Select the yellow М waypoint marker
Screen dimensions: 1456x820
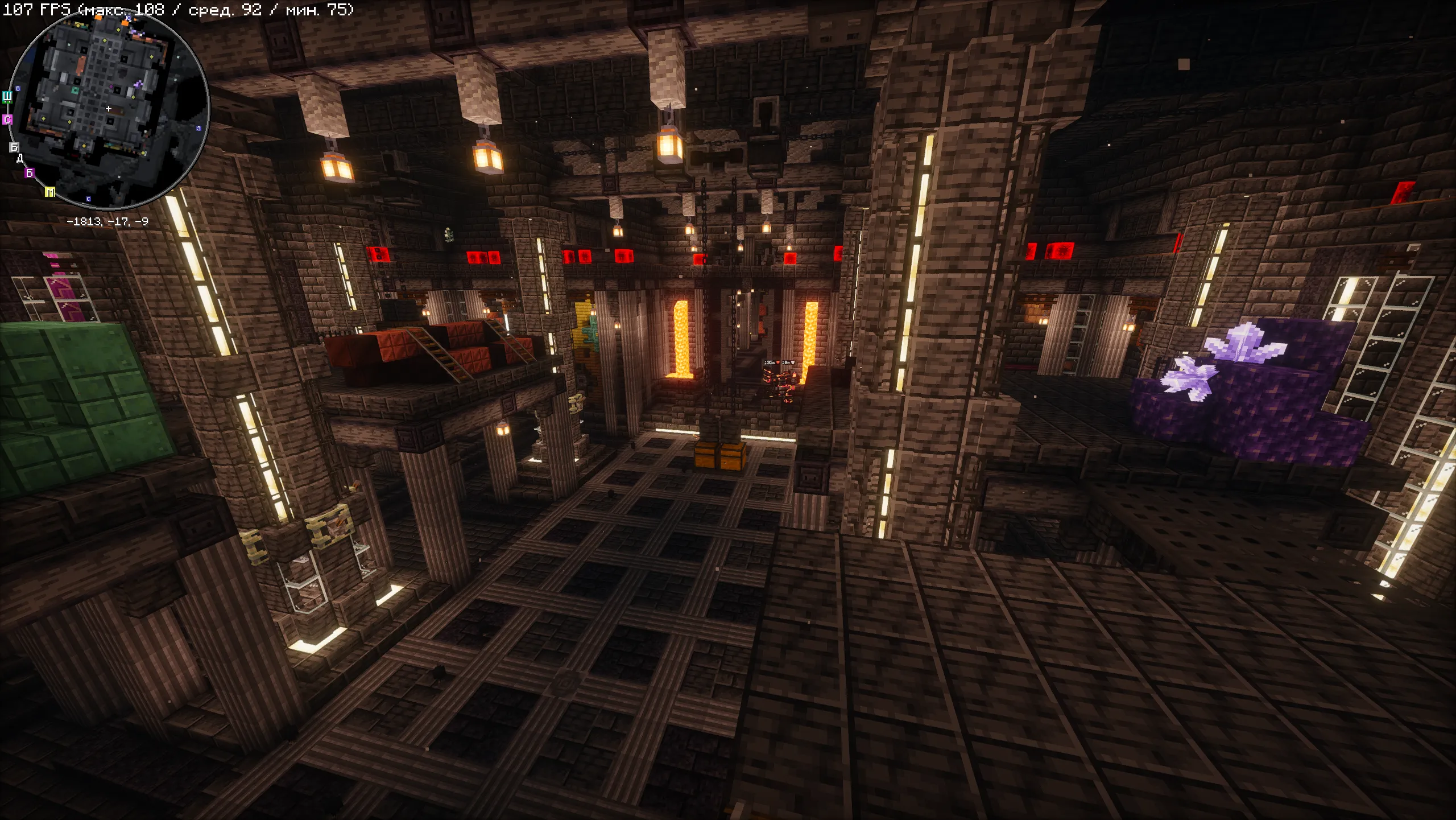pyautogui.click(x=50, y=192)
